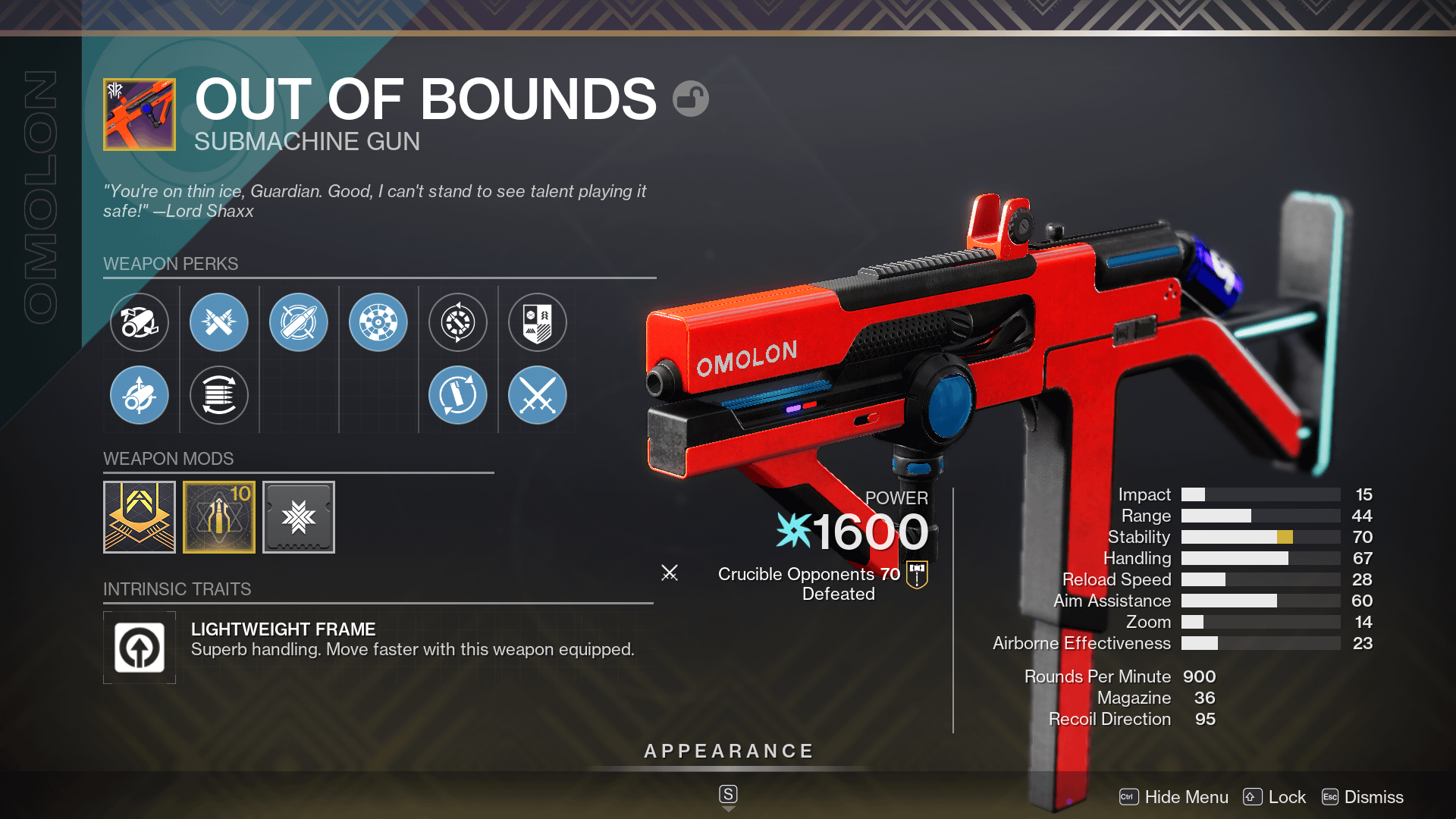This screenshot has width=1456, height=819.
Task: Select the Ricochet Rounds crossed-bullets perk
Action: [219, 322]
